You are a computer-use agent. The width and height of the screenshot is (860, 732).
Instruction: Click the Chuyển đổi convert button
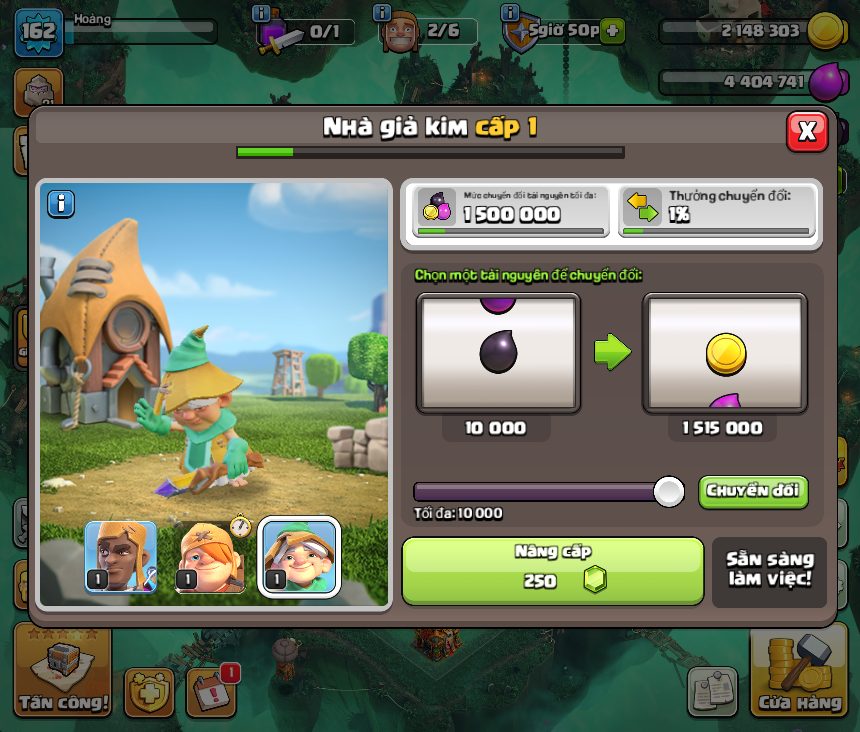[752, 491]
